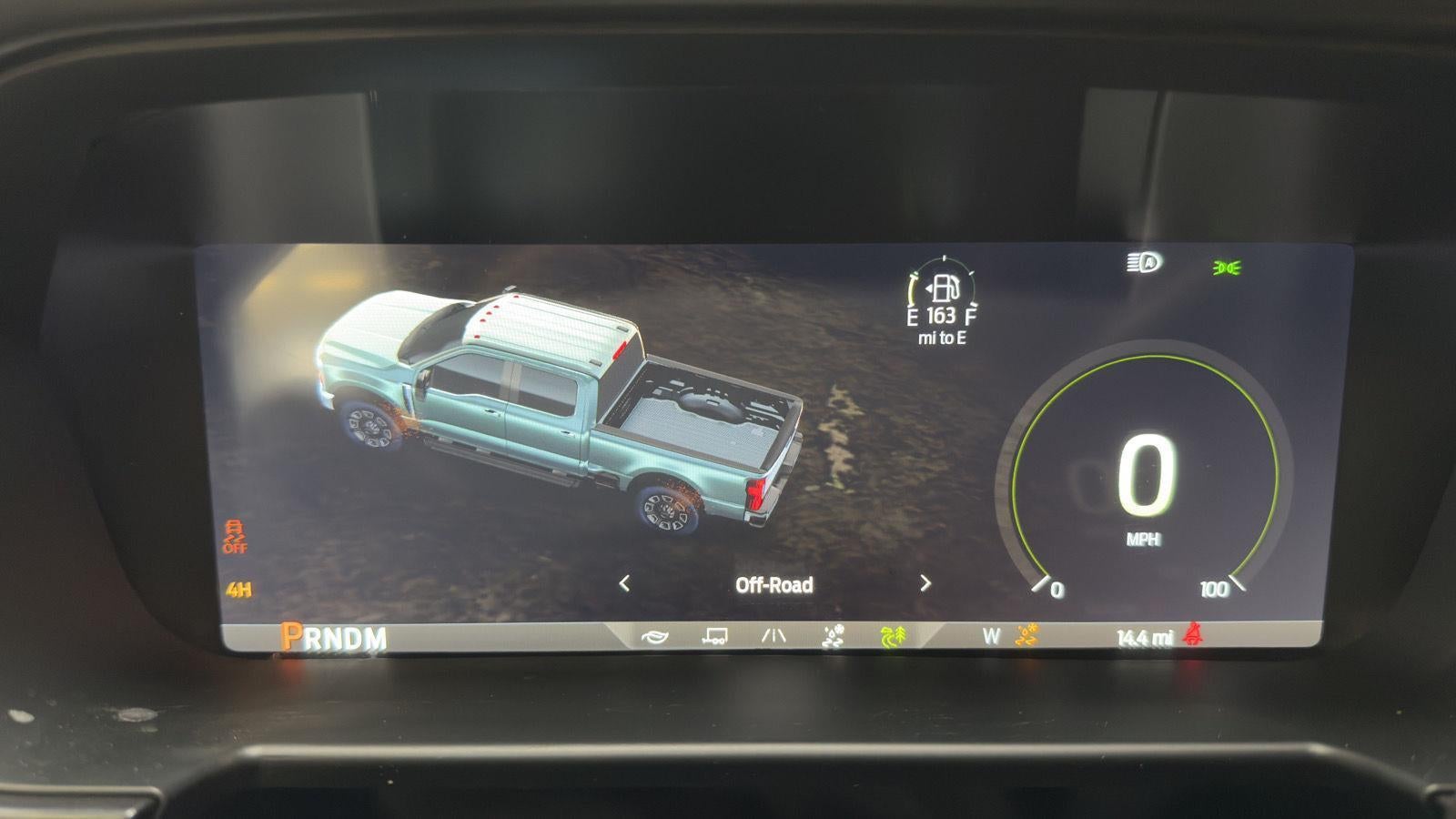The width and height of the screenshot is (1456, 819).
Task: Select the Tow/Haul trailer mode icon
Action: click(x=713, y=635)
